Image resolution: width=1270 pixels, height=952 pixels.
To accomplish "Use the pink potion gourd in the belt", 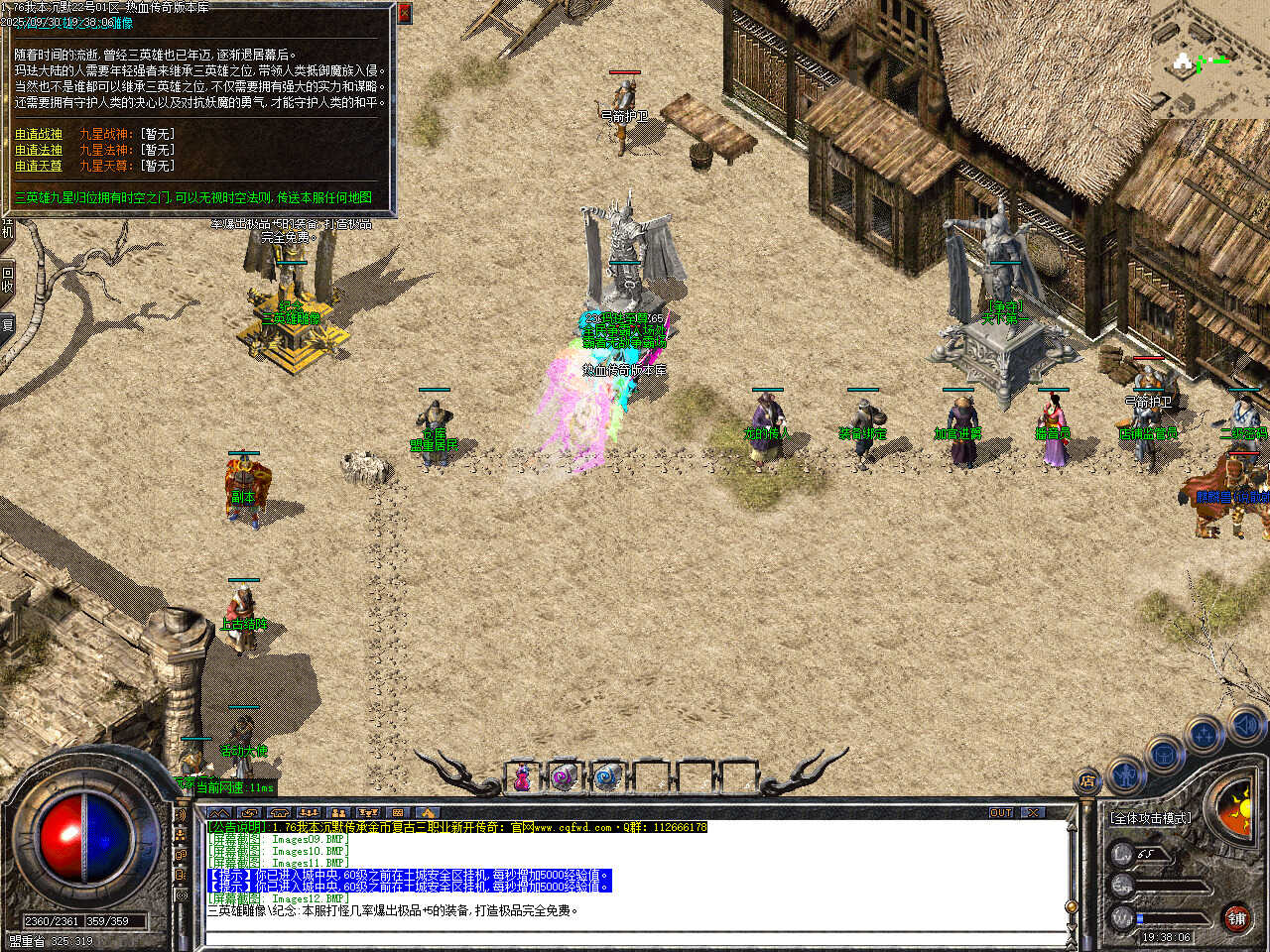I will (522, 778).
